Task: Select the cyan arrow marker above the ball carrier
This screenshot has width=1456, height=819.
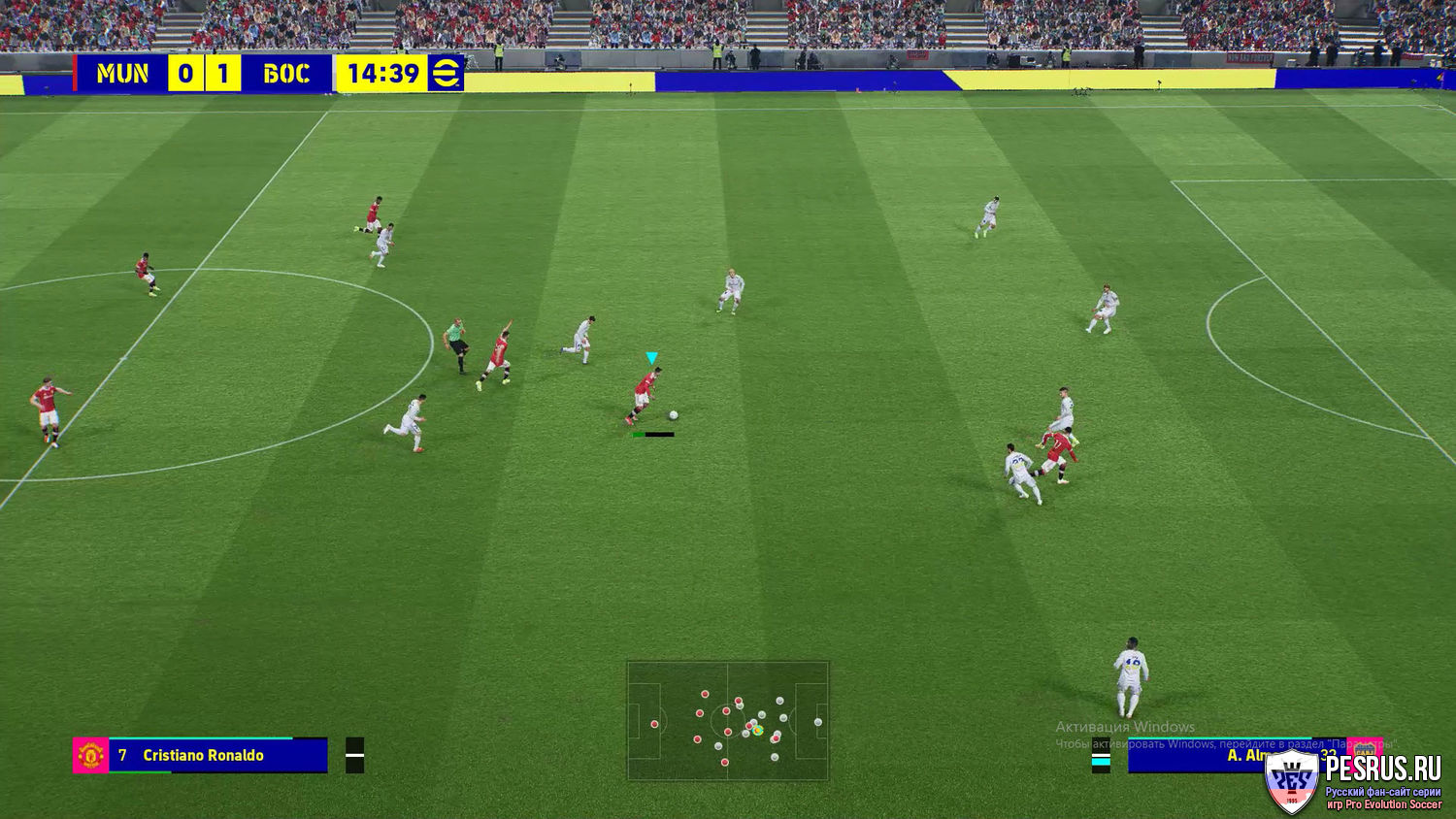Action: click(x=650, y=359)
